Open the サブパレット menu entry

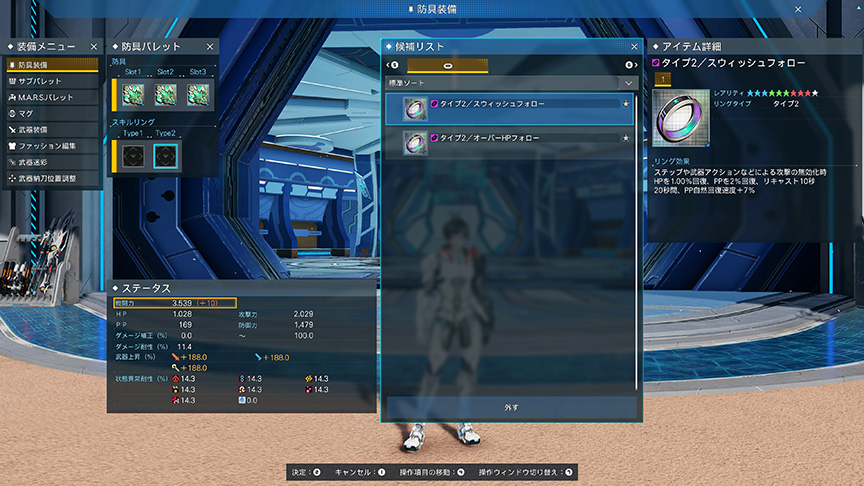[x=50, y=81]
